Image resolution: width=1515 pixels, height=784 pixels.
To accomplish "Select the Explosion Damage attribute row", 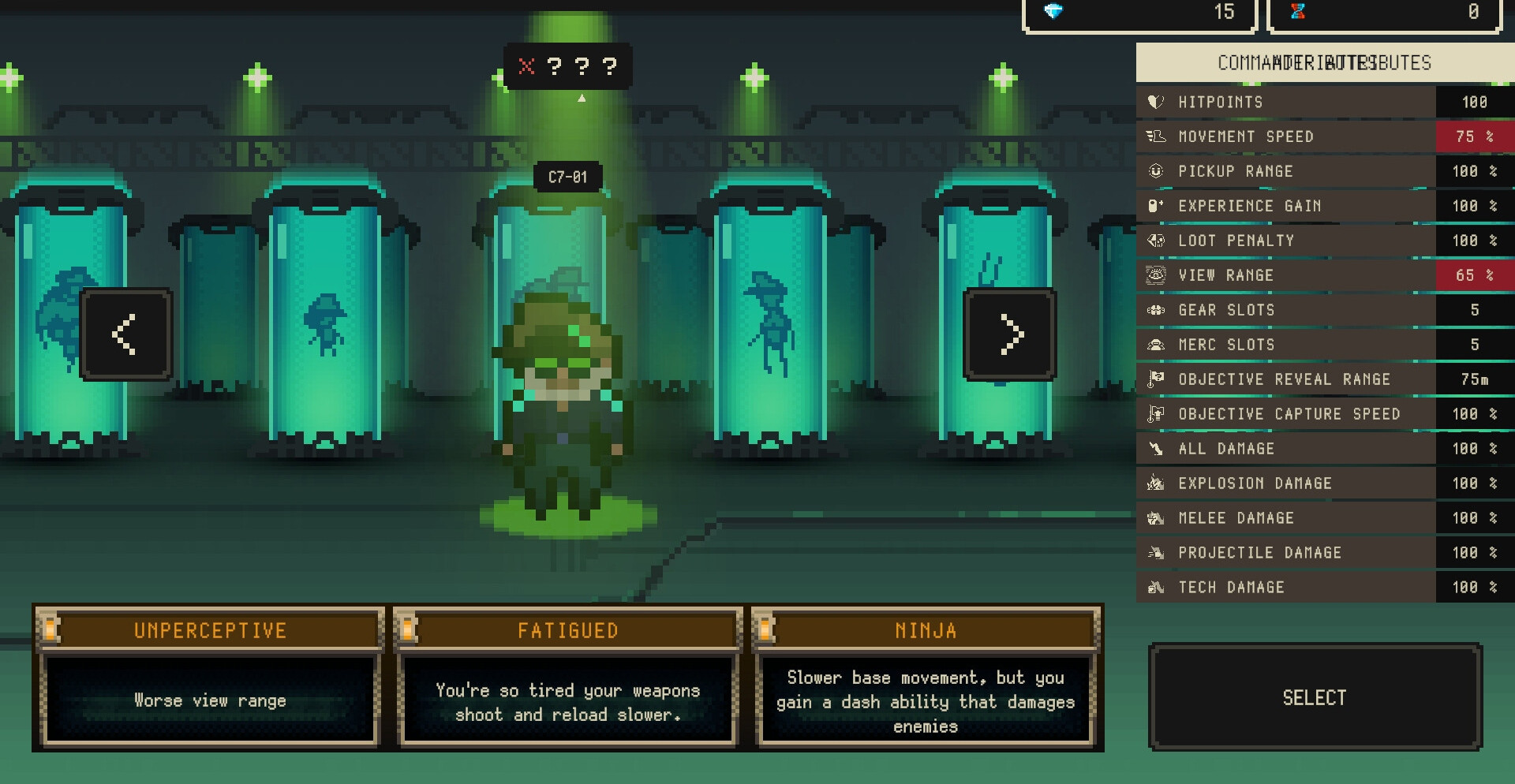I will 1324,483.
